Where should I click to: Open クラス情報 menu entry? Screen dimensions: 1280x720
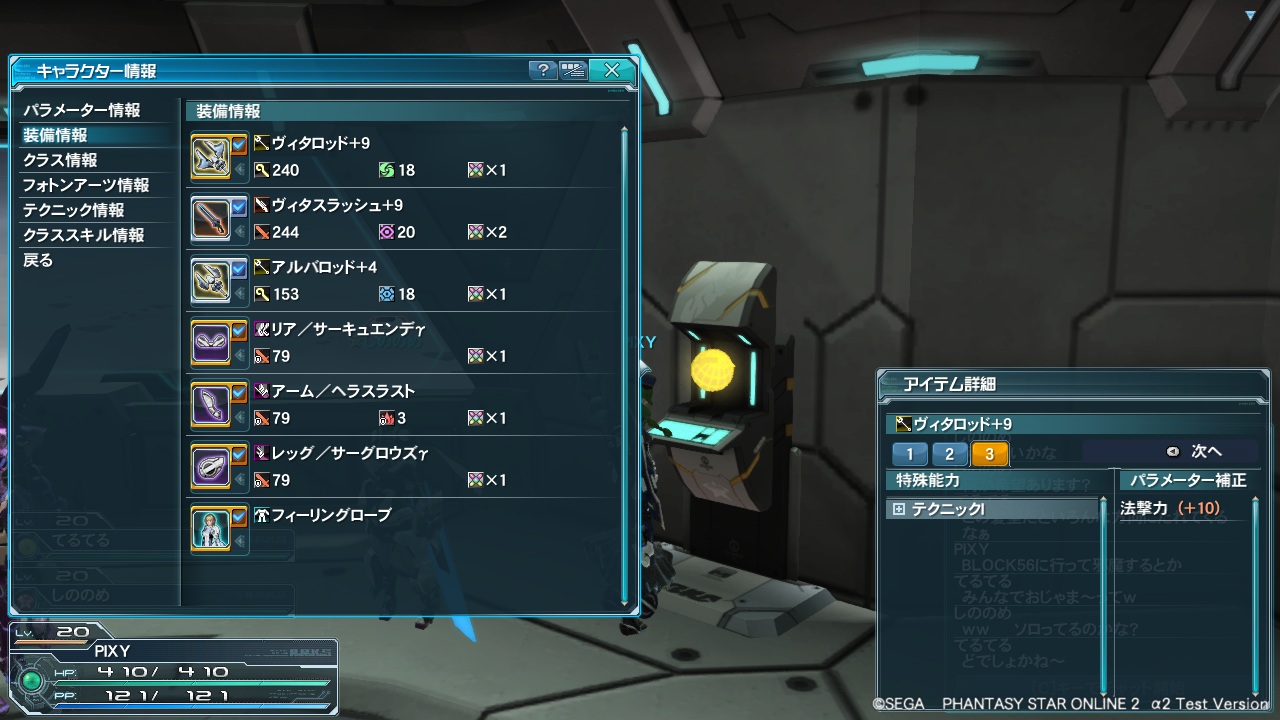pyautogui.click(x=60, y=160)
